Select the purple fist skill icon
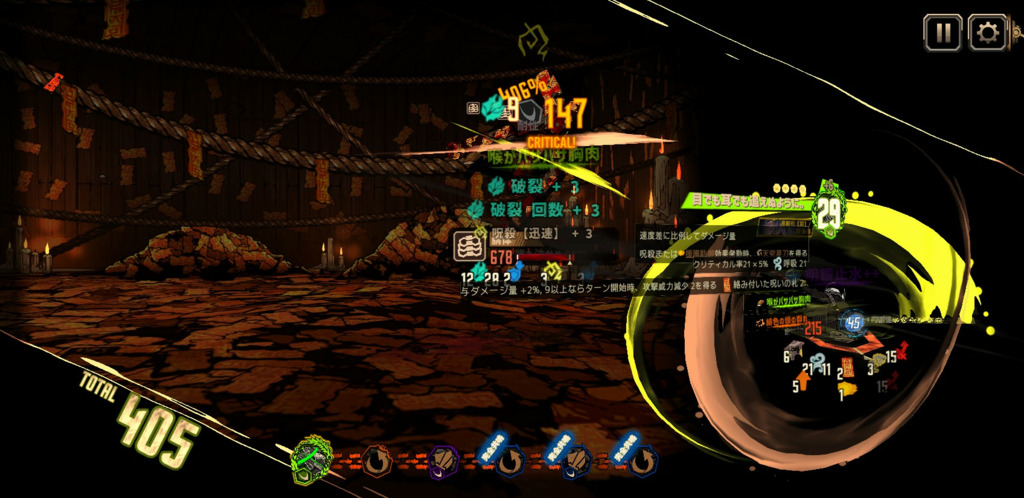Screen dimensions: 1024x498 (443, 461)
